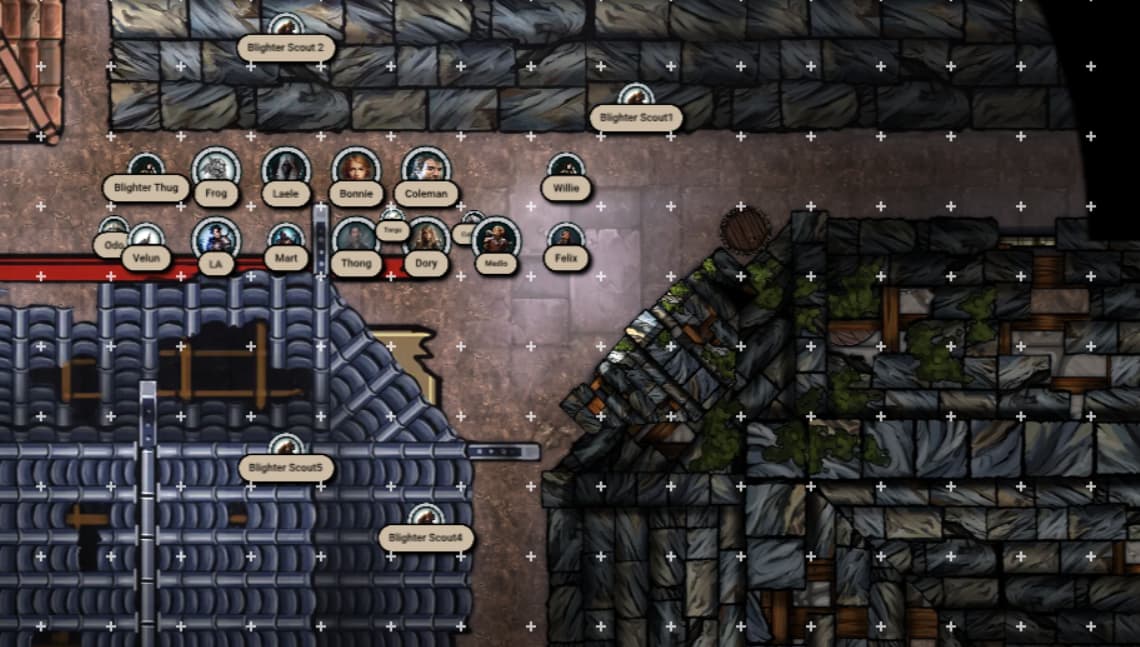
Task: Select the Willie token
Action: (566, 168)
